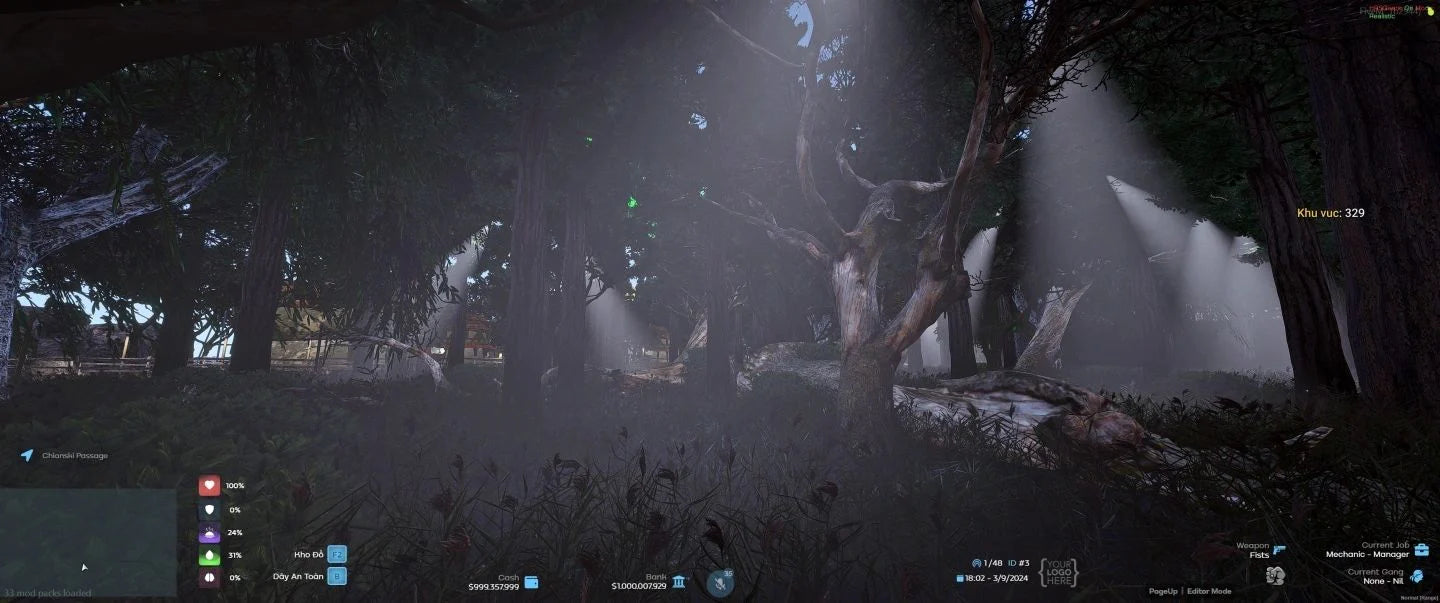Select the blue pistol Weapon icon
1440x603 pixels.
1280,549
